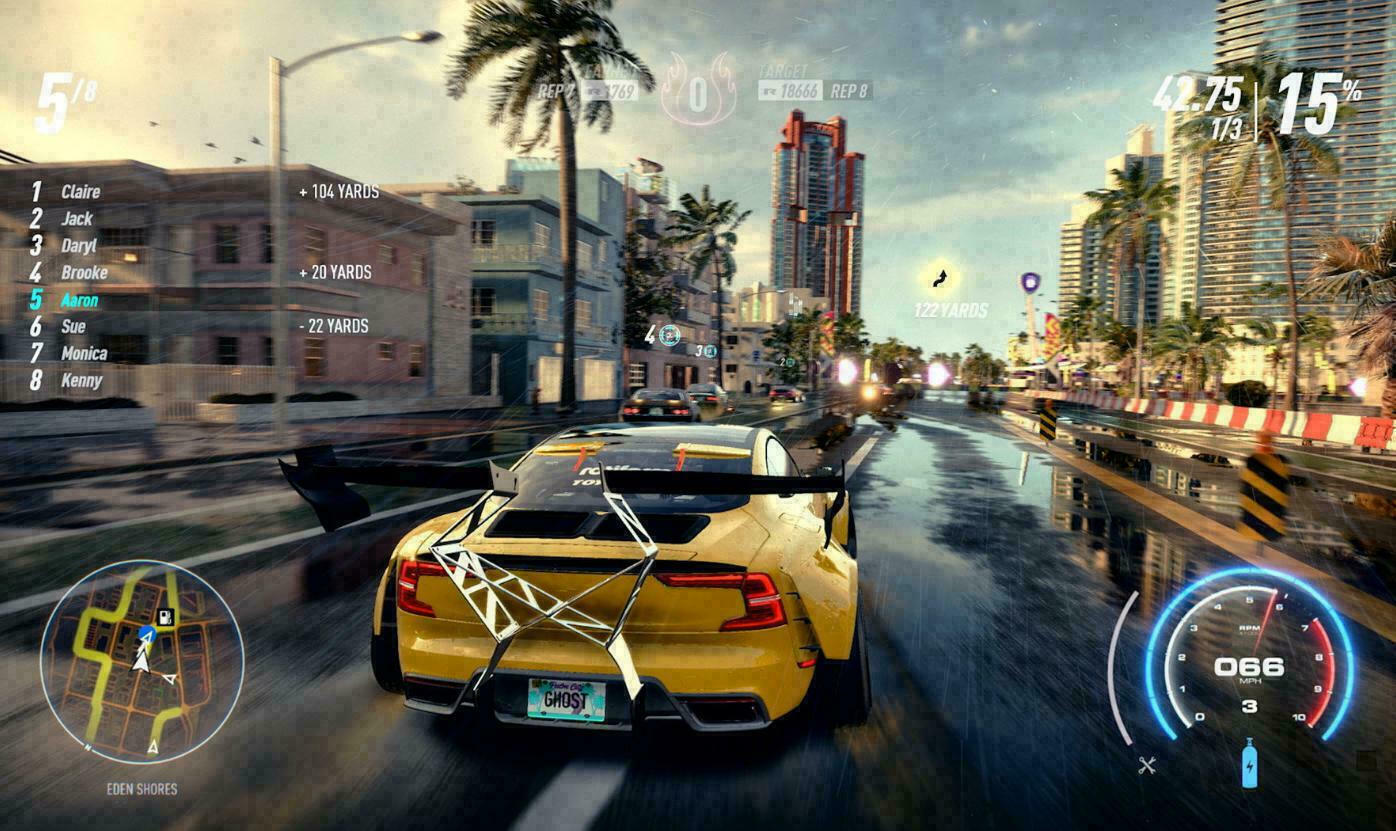Select the highlighted Aaron standings row

[79, 299]
